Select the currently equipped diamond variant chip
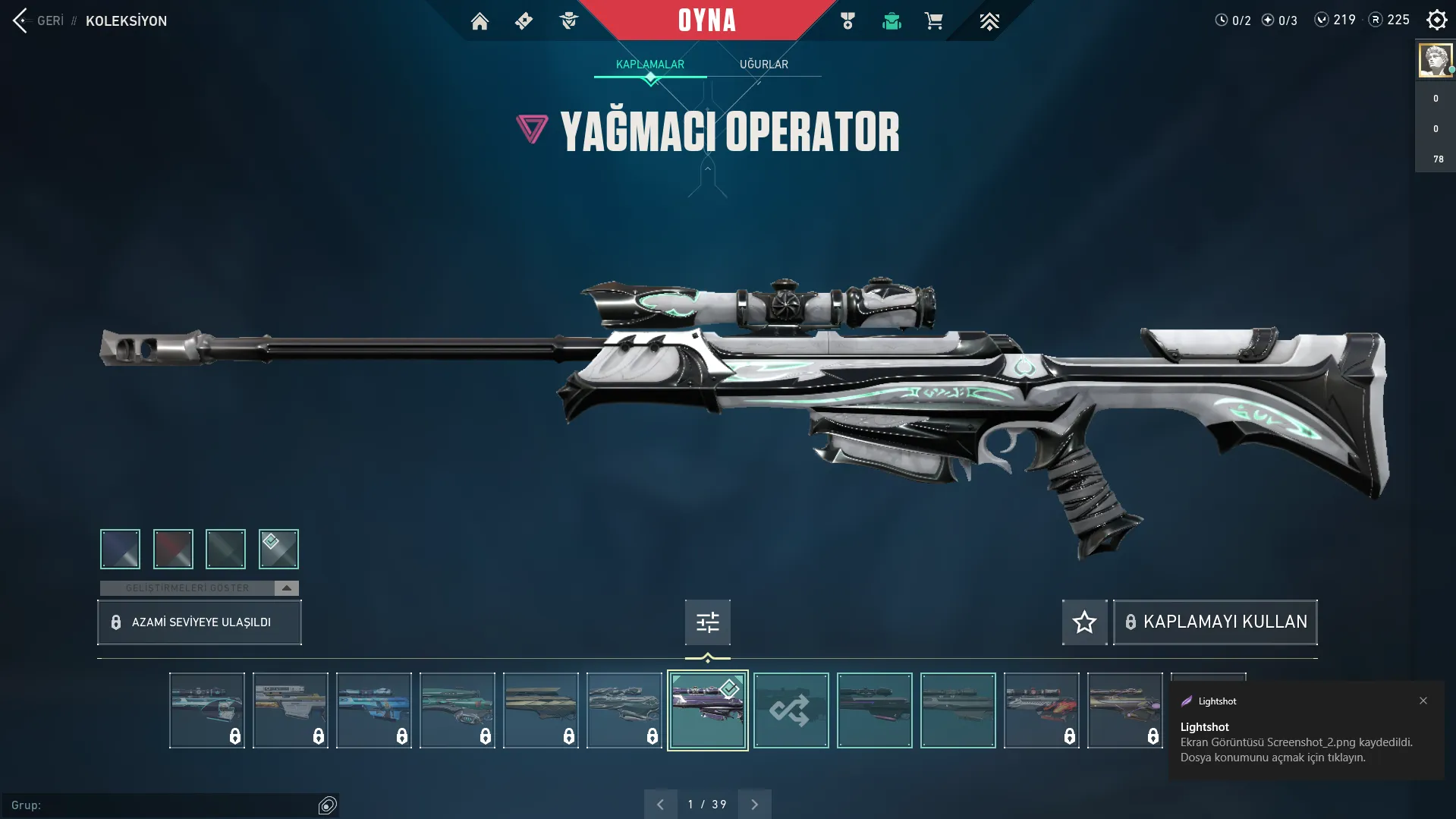 (278, 549)
